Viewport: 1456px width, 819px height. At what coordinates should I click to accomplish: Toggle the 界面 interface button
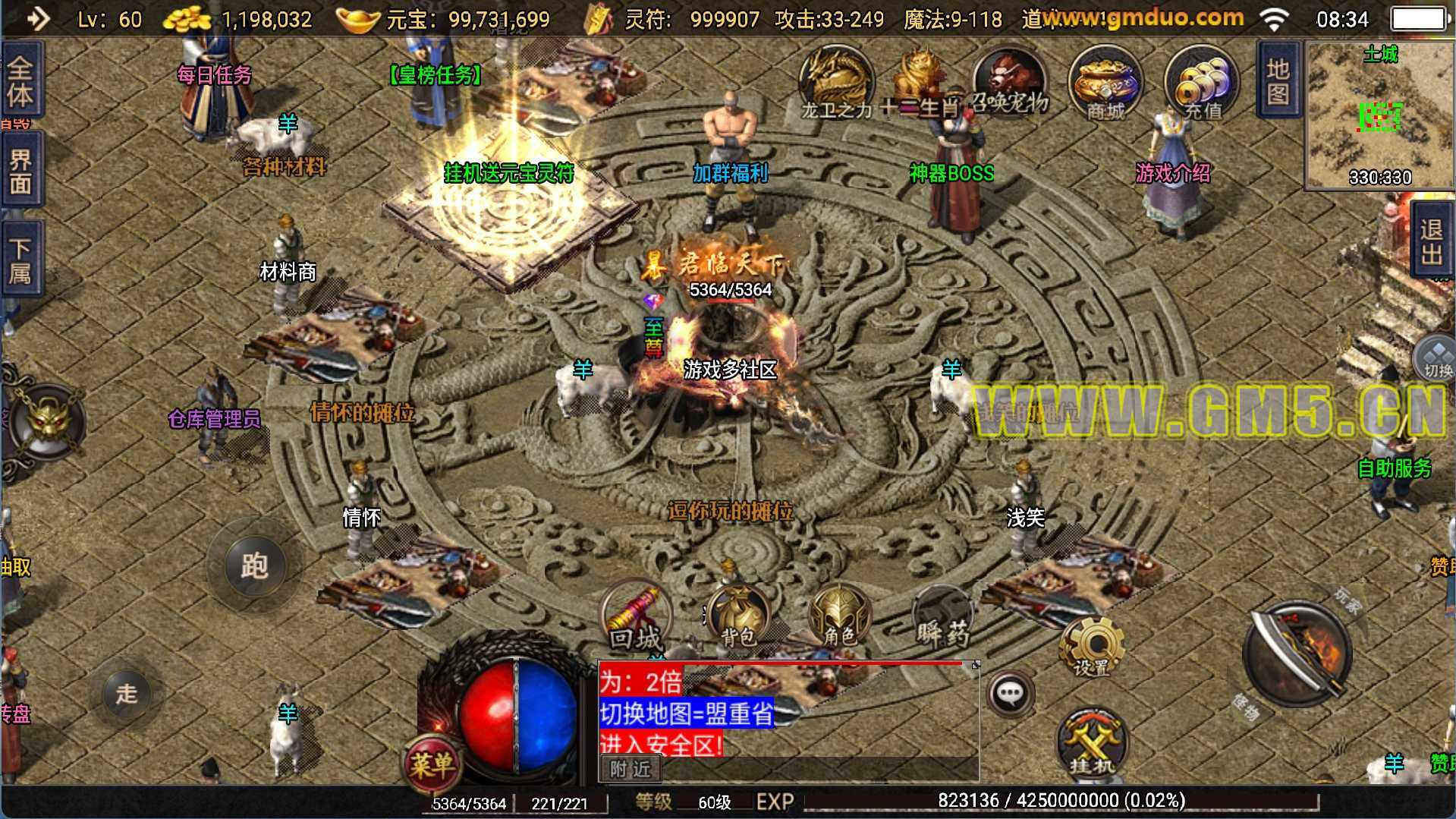coord(20,171)
